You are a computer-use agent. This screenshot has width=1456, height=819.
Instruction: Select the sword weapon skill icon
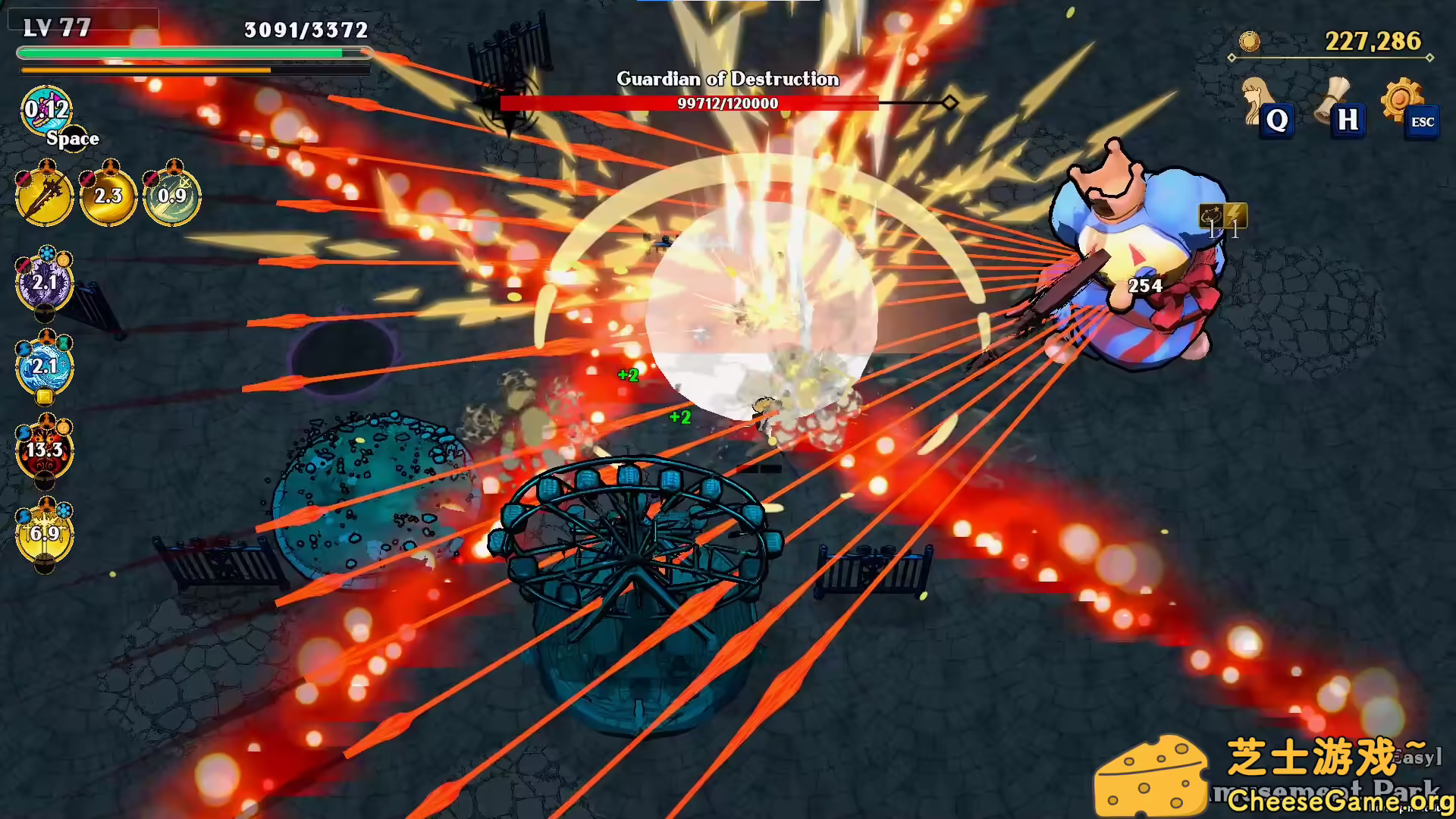pyautogui.click(x=43, y=197)
